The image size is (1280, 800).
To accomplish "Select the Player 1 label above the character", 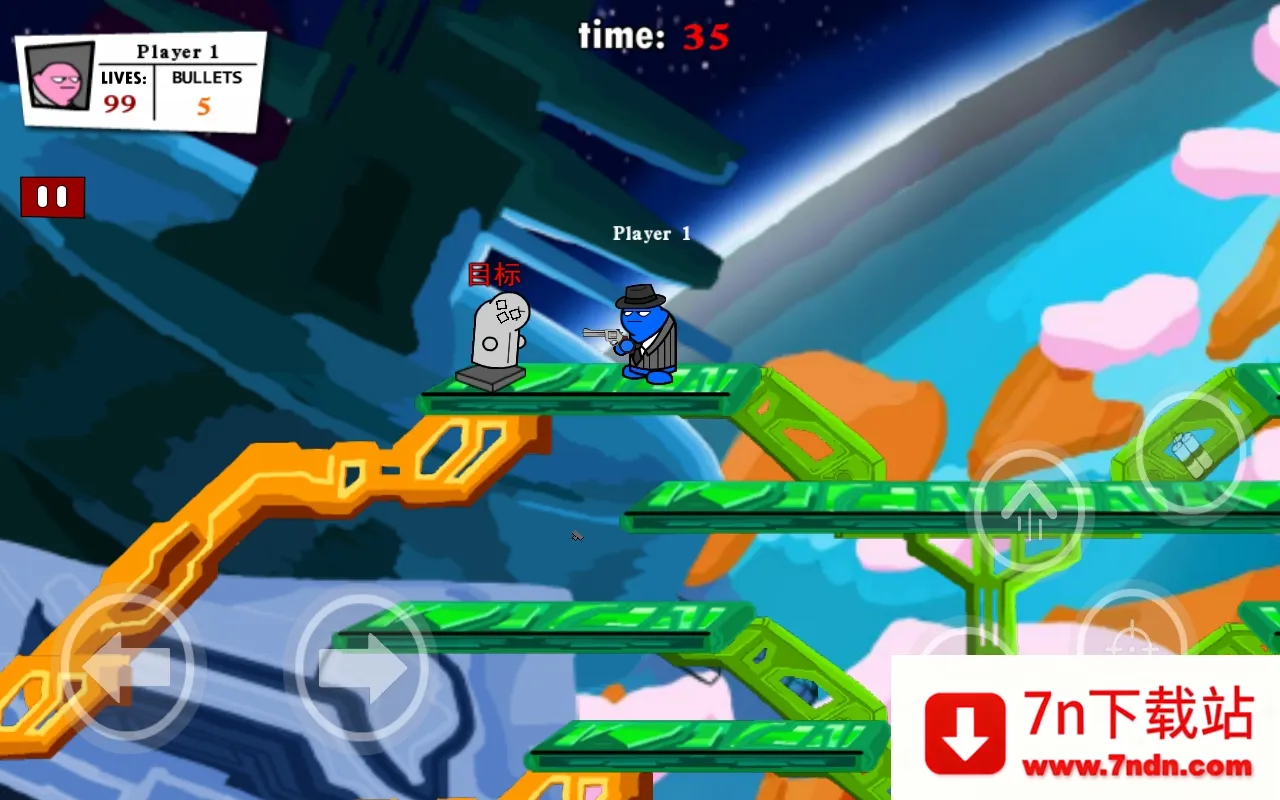I will click(652, 233).
